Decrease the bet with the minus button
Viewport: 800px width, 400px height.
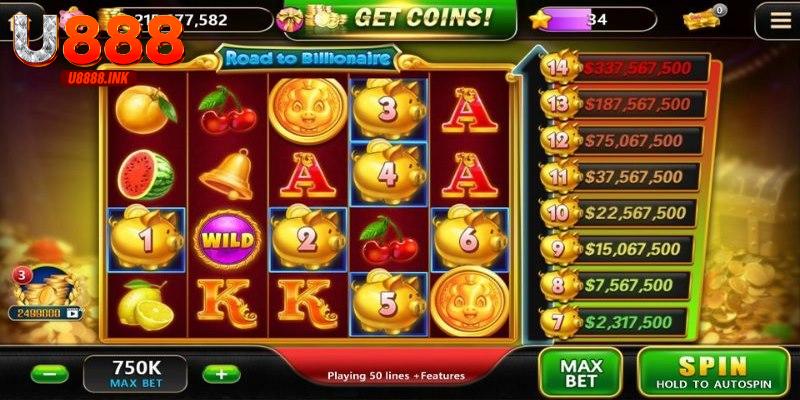[49, 374]
